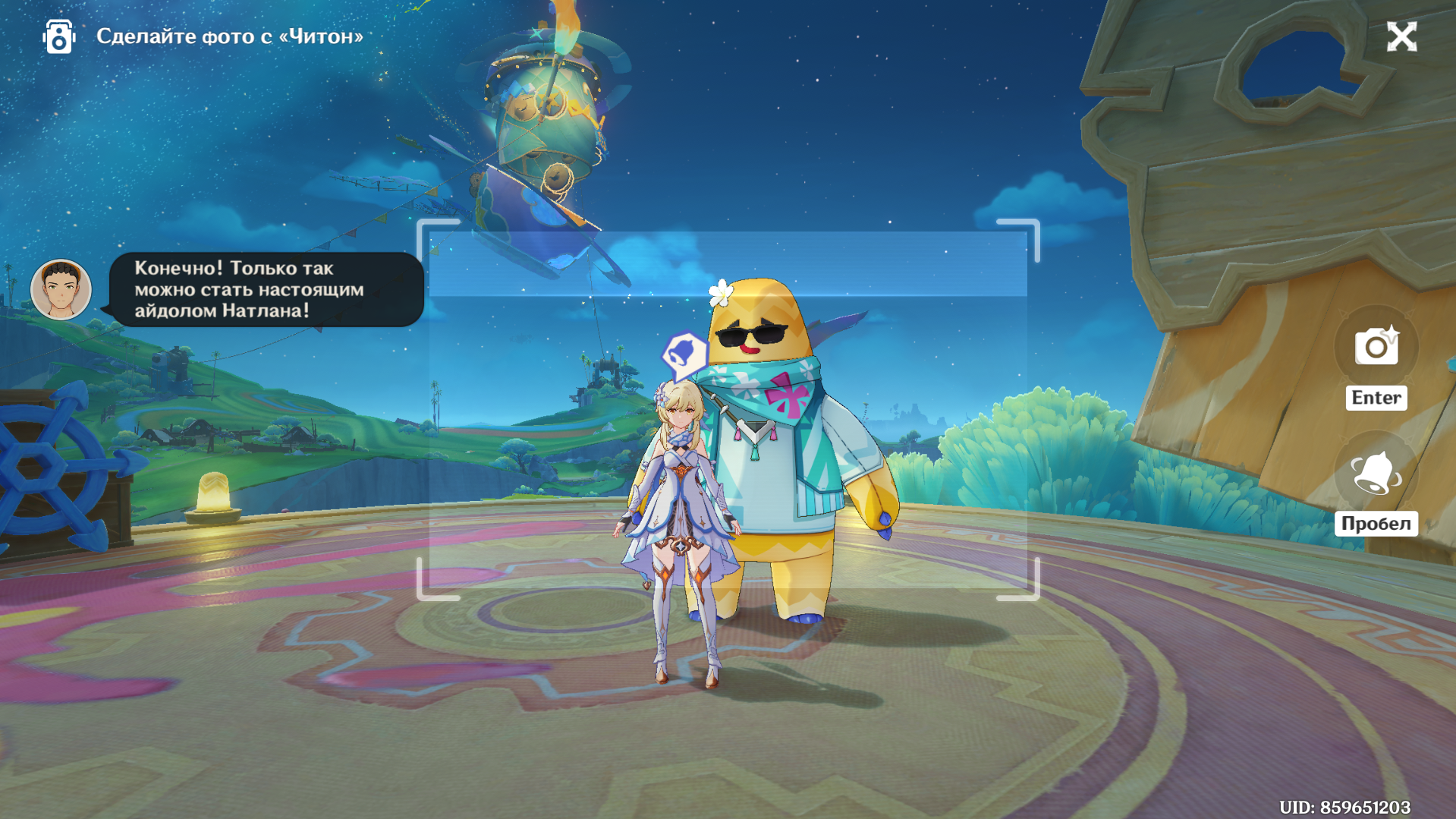Tap the bell pose button
The width and height of the screenshot is (1456, 819).
click(x=1376, y=474)
